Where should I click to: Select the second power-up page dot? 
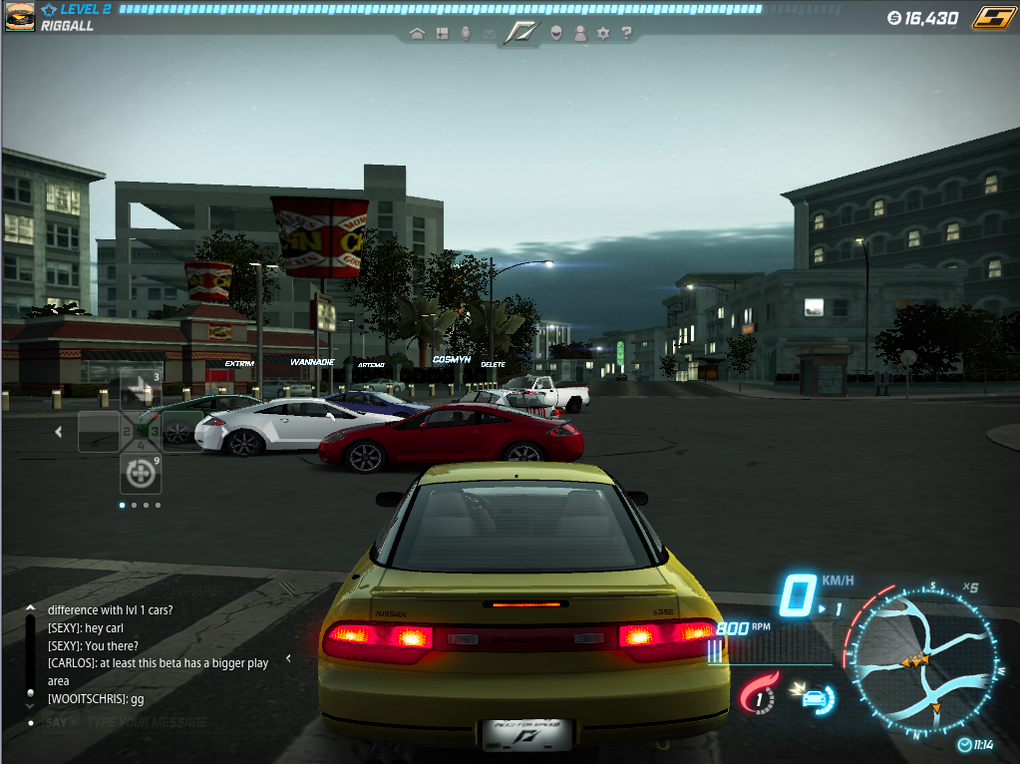pos(134,505)
